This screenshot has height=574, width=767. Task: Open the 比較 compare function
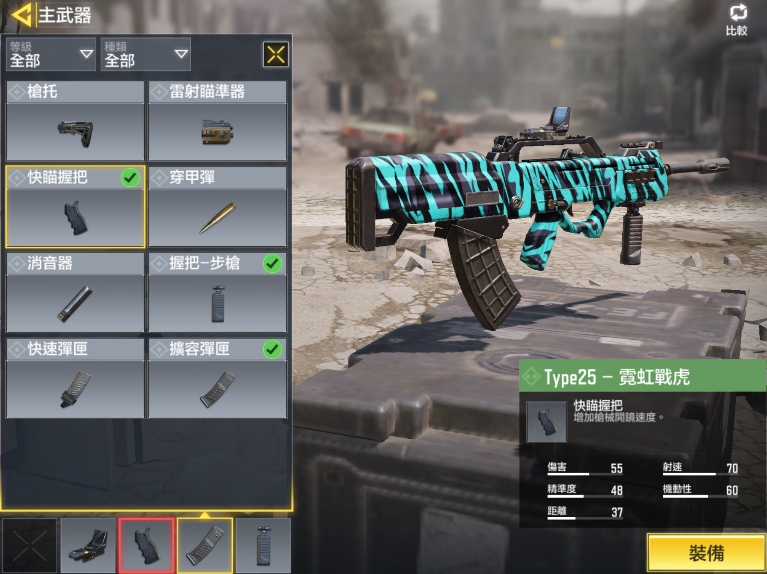(737, 19)
